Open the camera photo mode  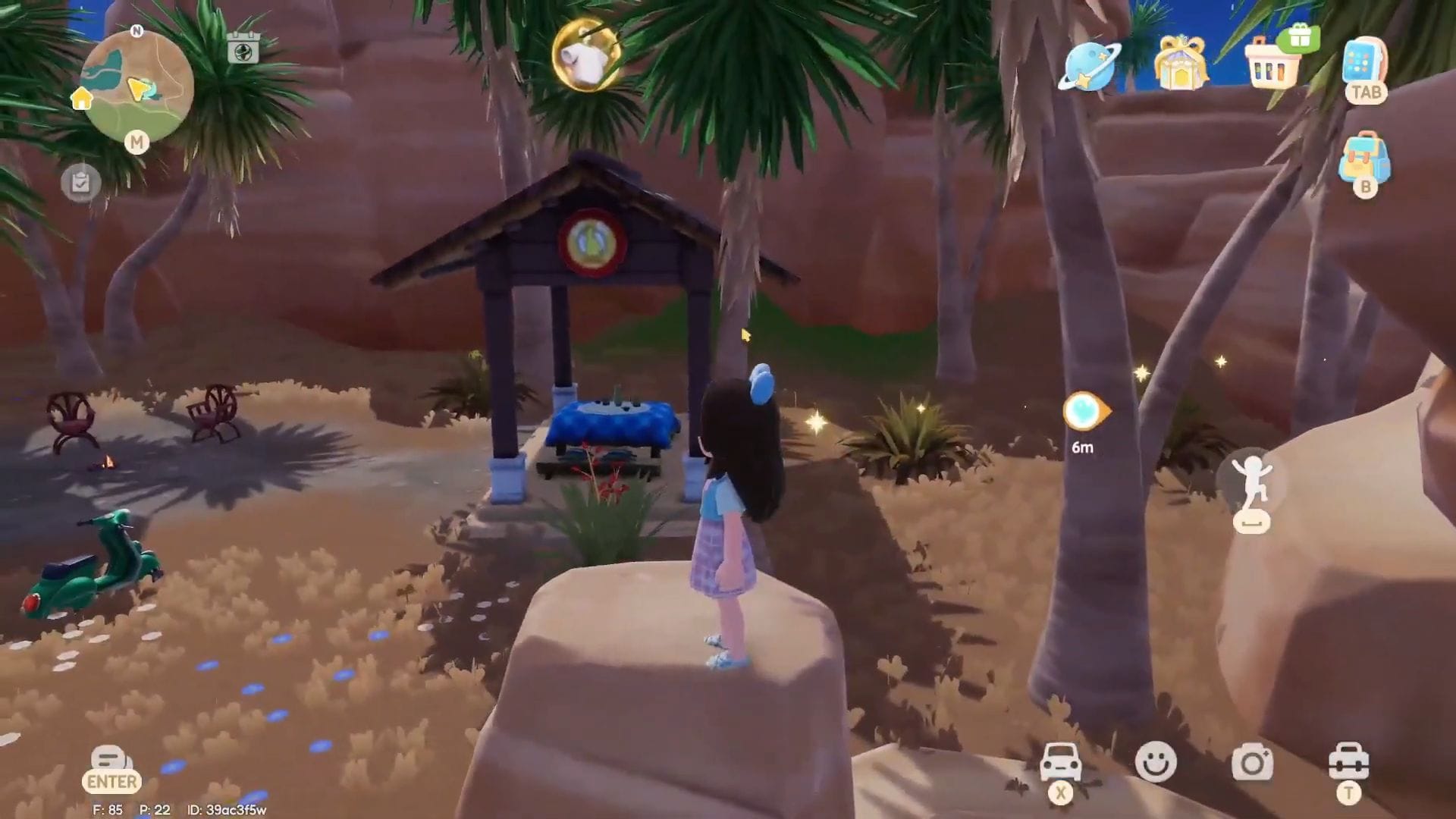(x=1252, y=762)
